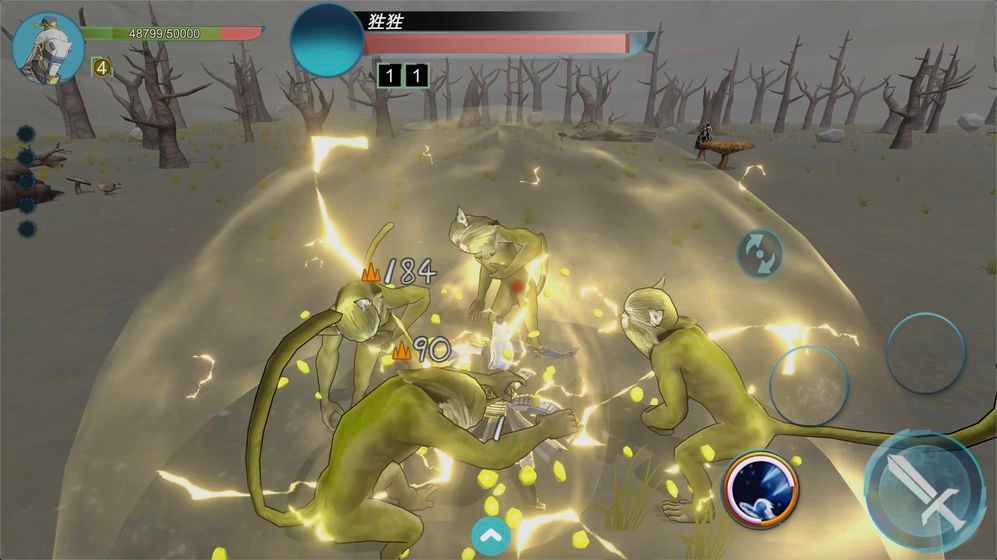The width and height of the screenshot is (997, 560).
Task: Activate the orange-ringed skill icon
Action: [762, 488]
